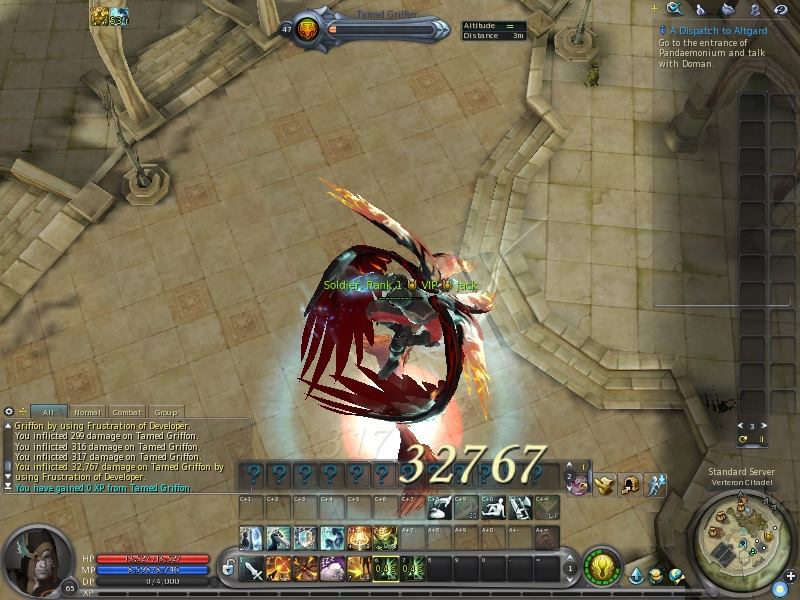Show the Group chat tab
800x600 pixels.
[x=165, y=411]
